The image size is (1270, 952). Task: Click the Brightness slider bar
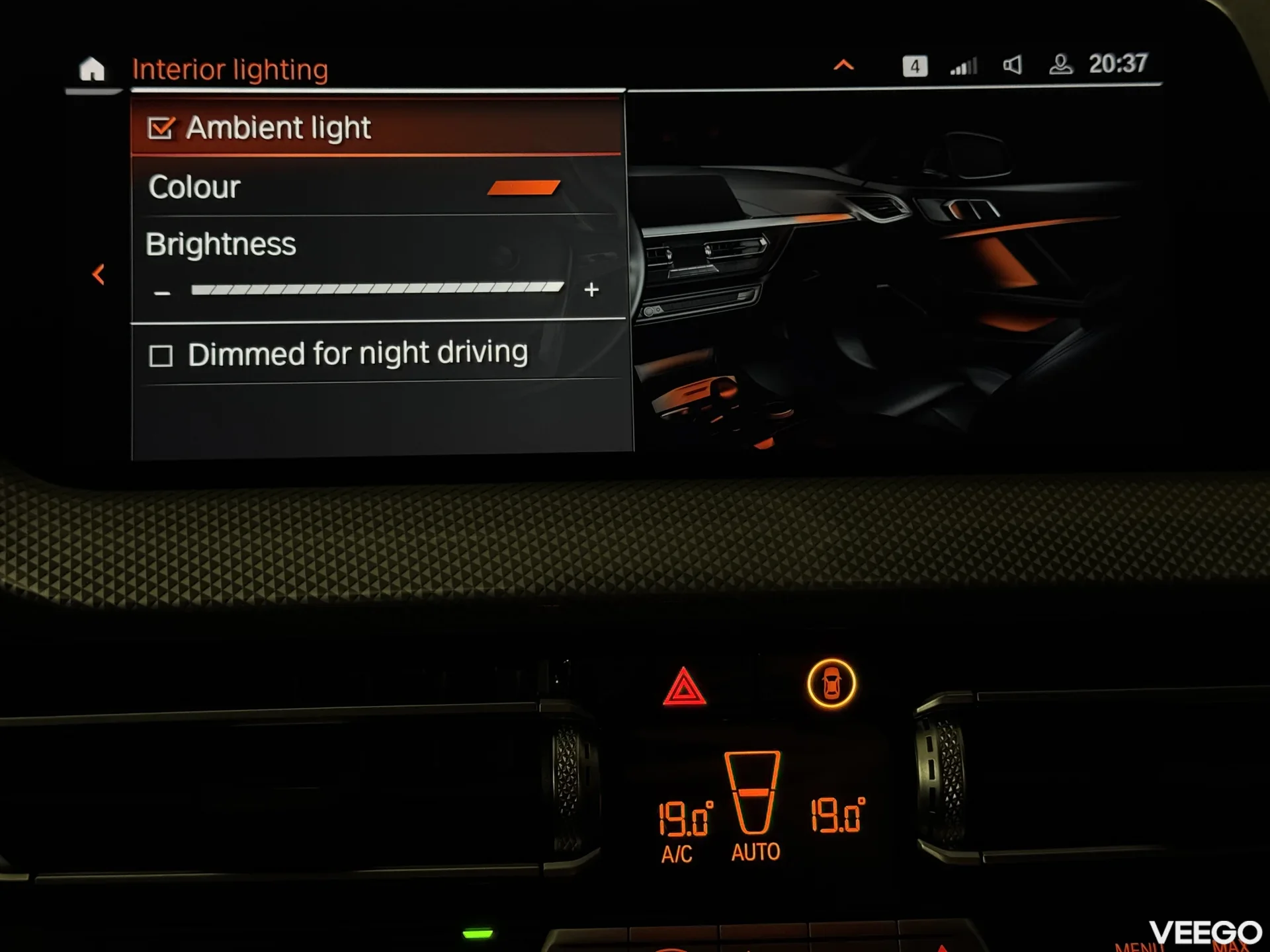point(377,288)
